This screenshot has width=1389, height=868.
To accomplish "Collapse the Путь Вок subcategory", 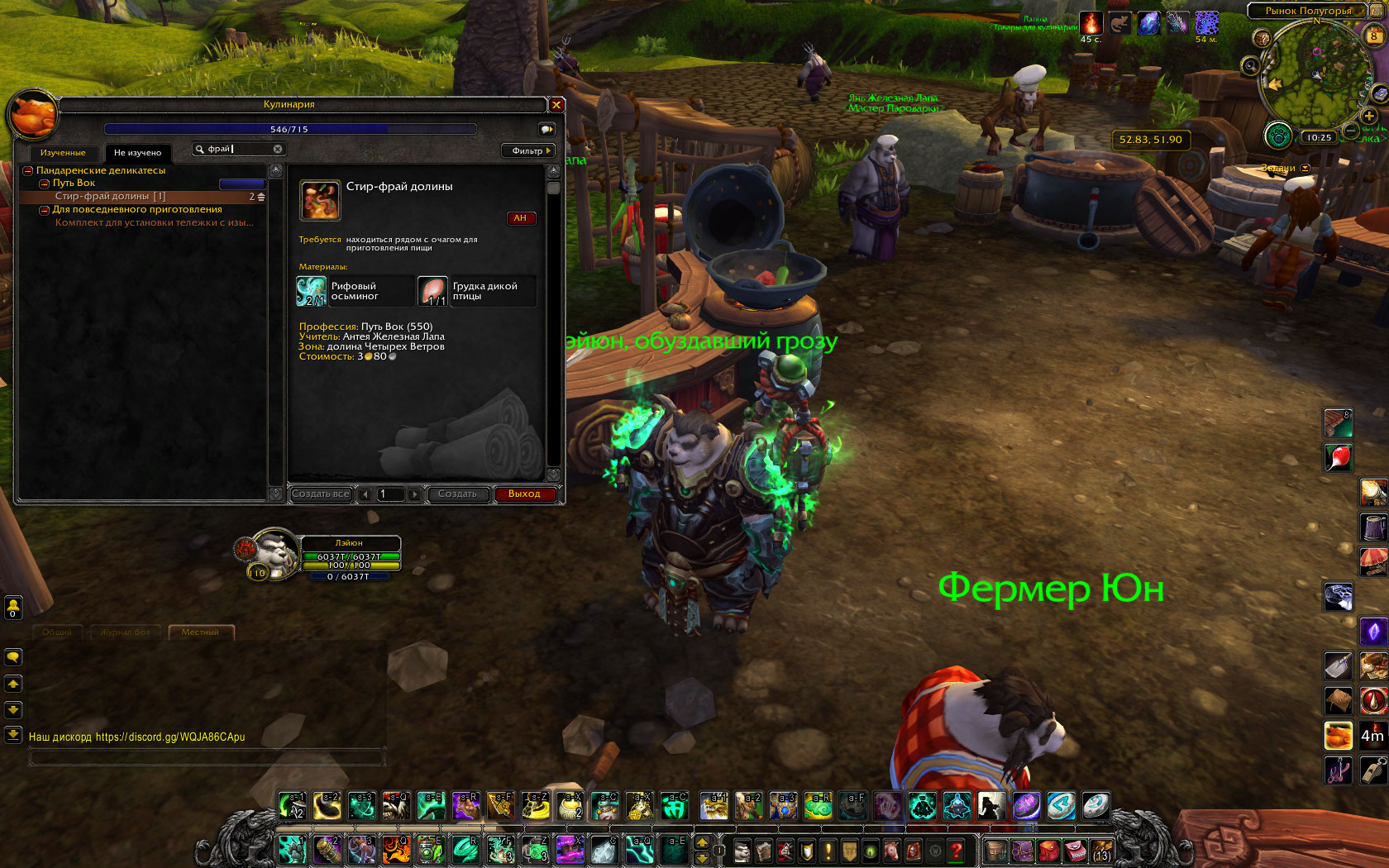I will (x=45, y=184).
